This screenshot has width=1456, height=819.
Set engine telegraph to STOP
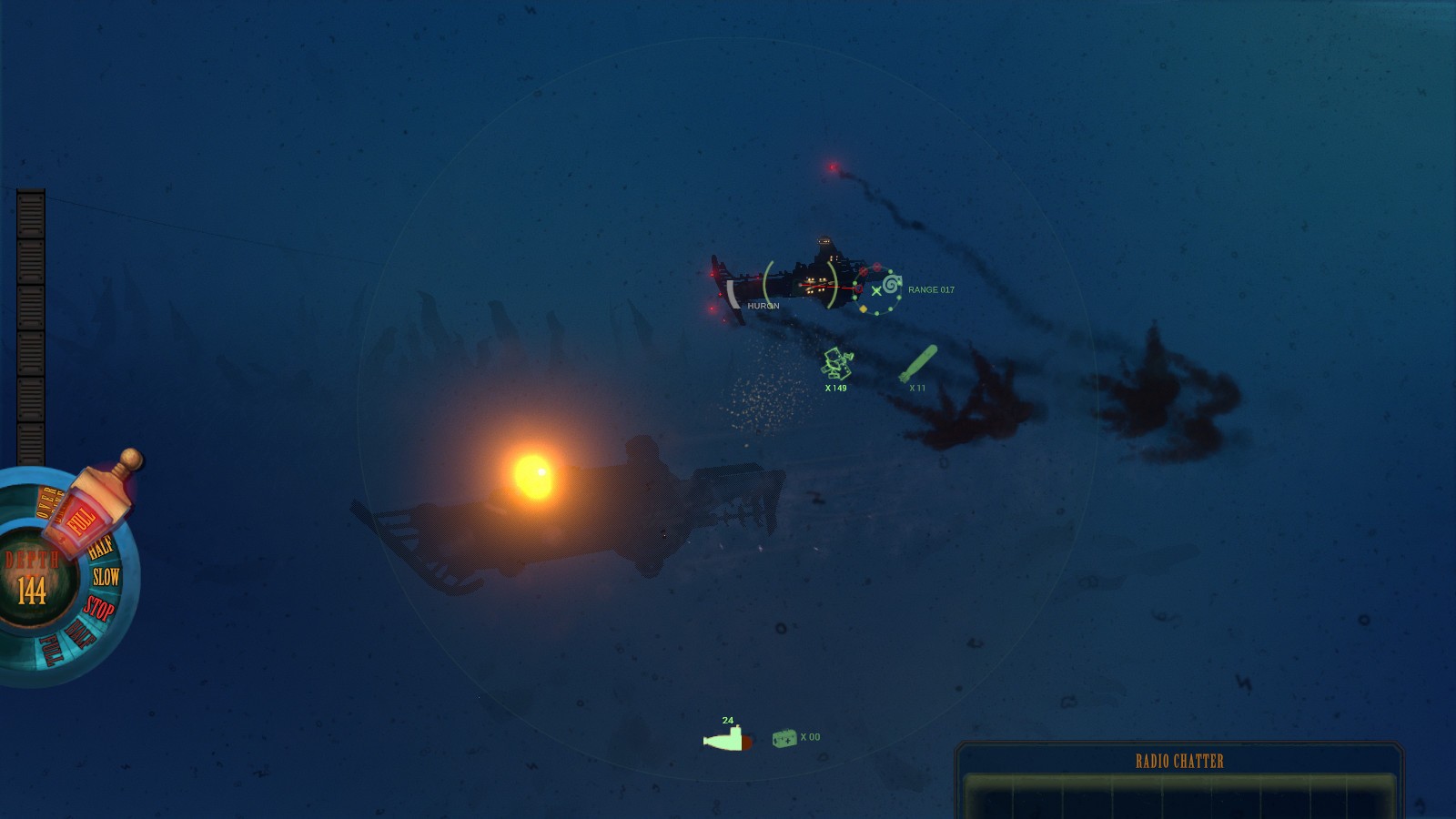(98, 608)
